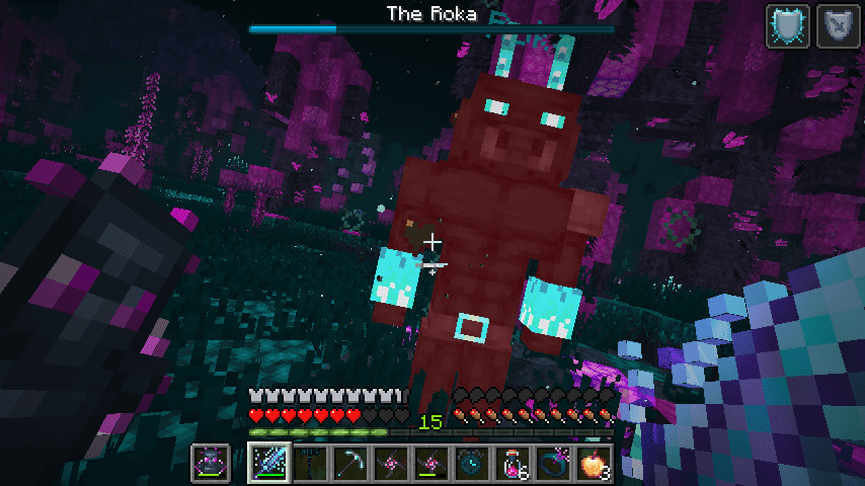Click the gray armor status effect icon
Image resolution: width=865 pixels, height=486 pixels.
[838, 26]
